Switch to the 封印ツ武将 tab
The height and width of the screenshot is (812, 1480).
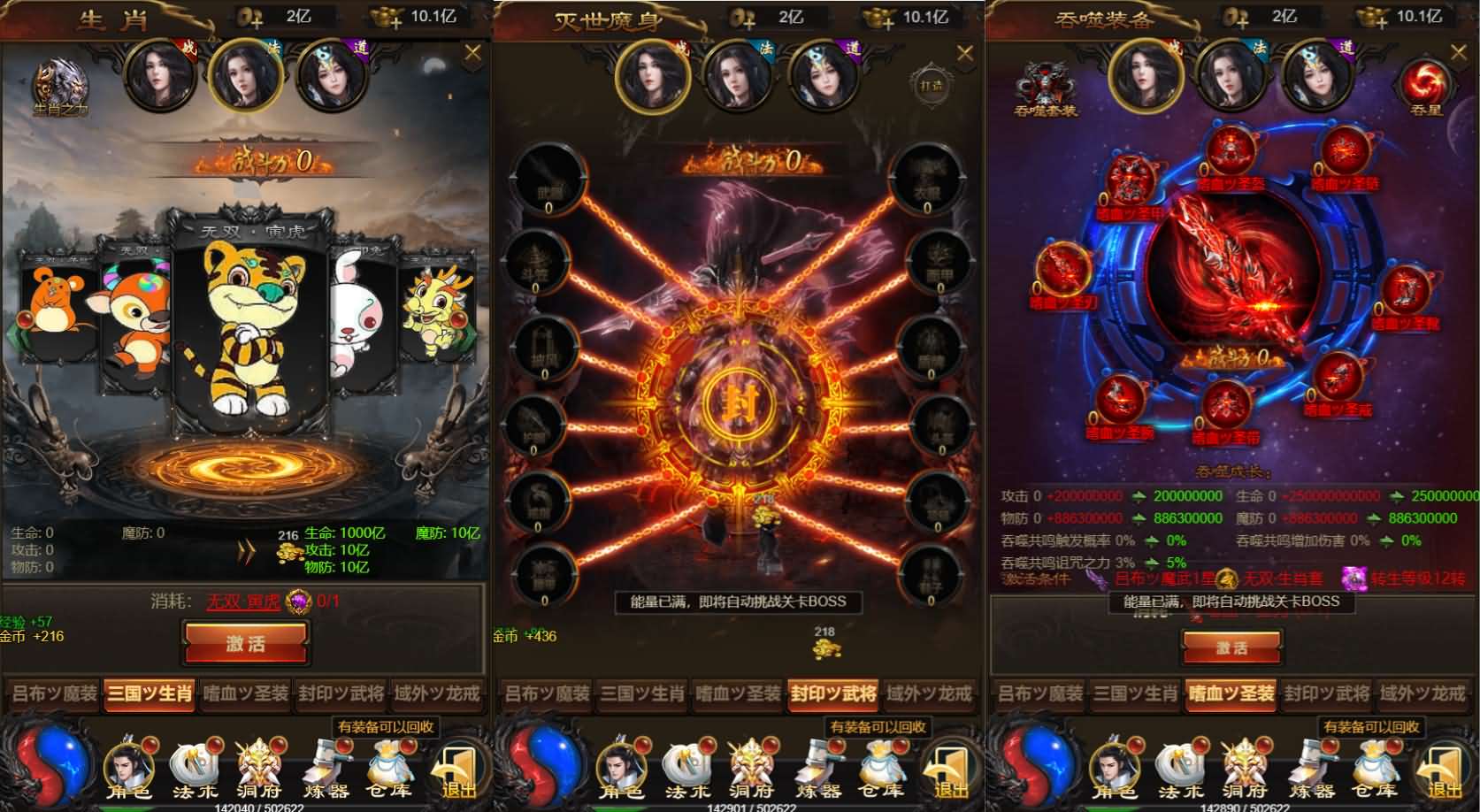tap(832, 696)
